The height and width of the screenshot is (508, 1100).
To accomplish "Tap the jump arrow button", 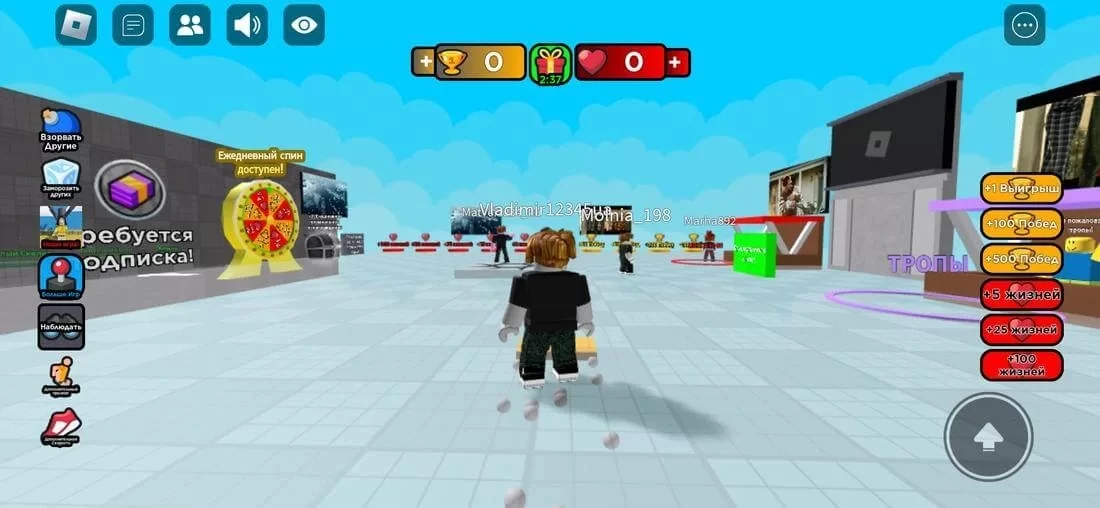I will (988, 437).
